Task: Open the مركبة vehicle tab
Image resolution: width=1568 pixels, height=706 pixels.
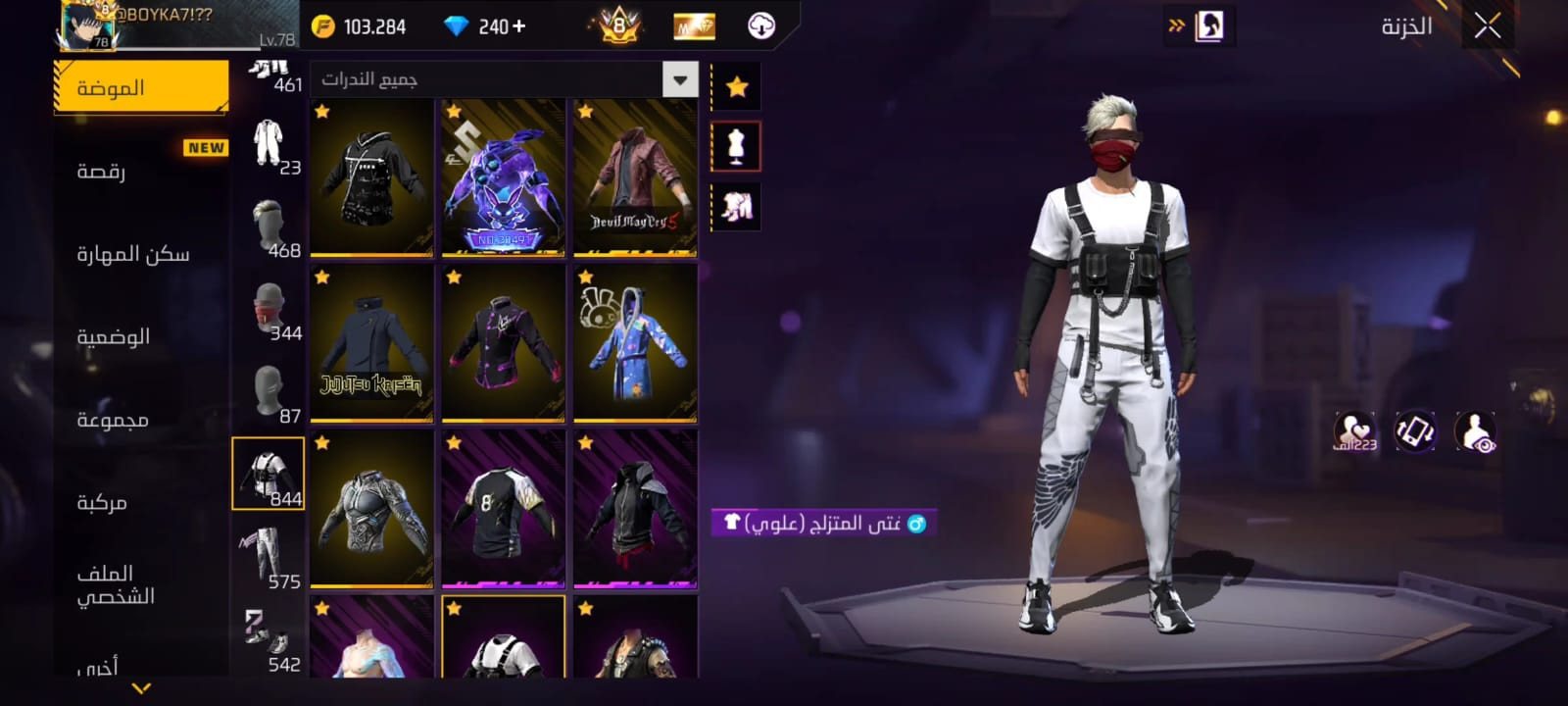Action: [102, 503]
